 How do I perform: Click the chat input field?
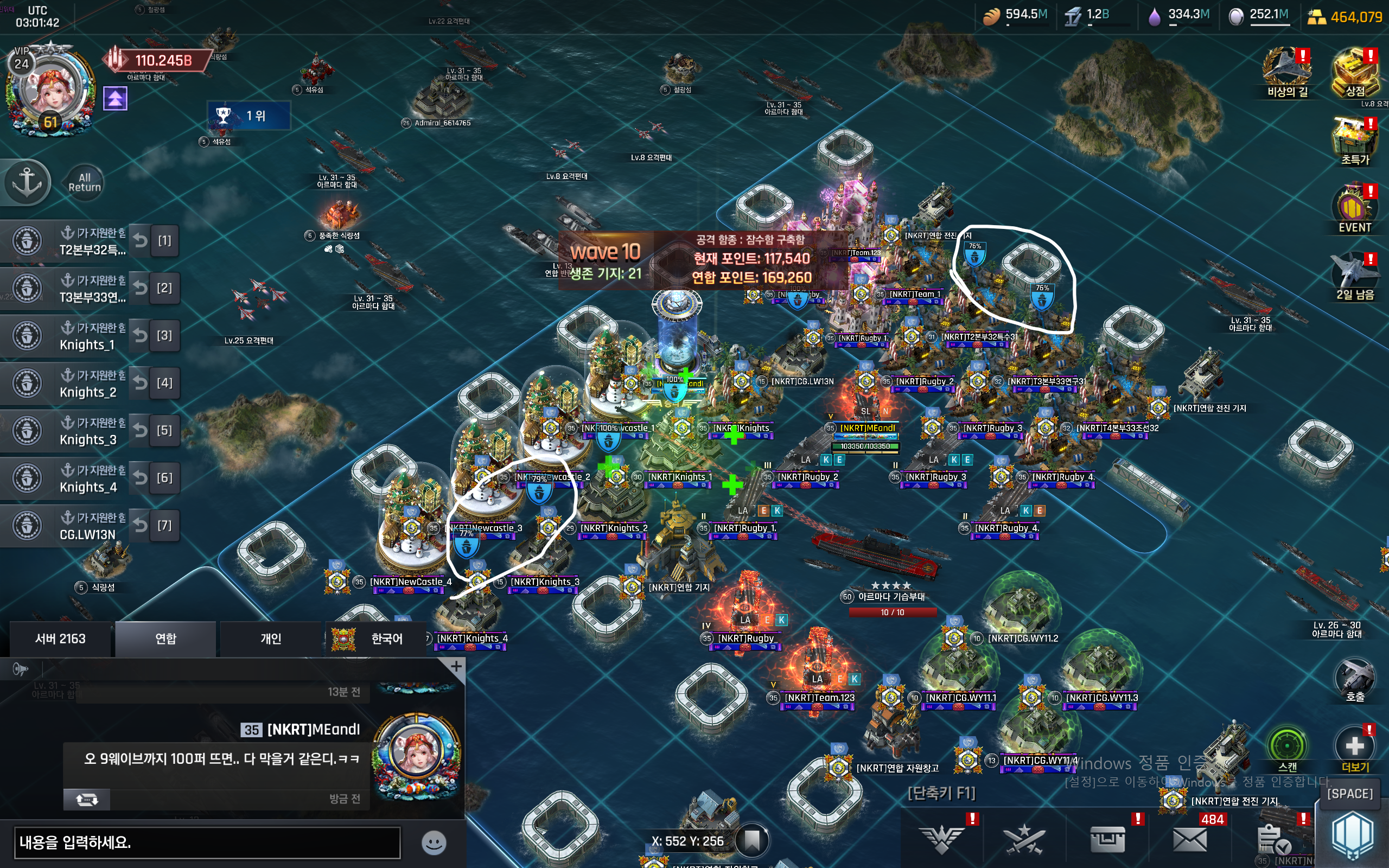click(x=207, y=842)
